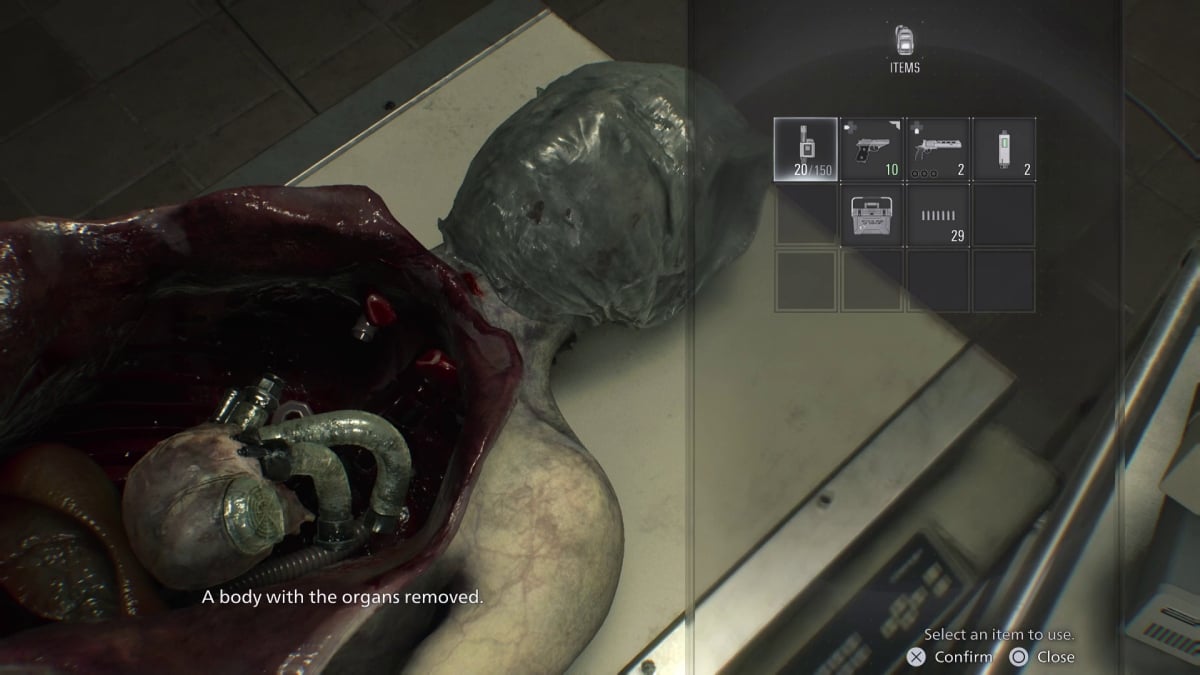Choose the ammo stack of 29 bullets
1200x675 pixels.
(x=938, y=215)
